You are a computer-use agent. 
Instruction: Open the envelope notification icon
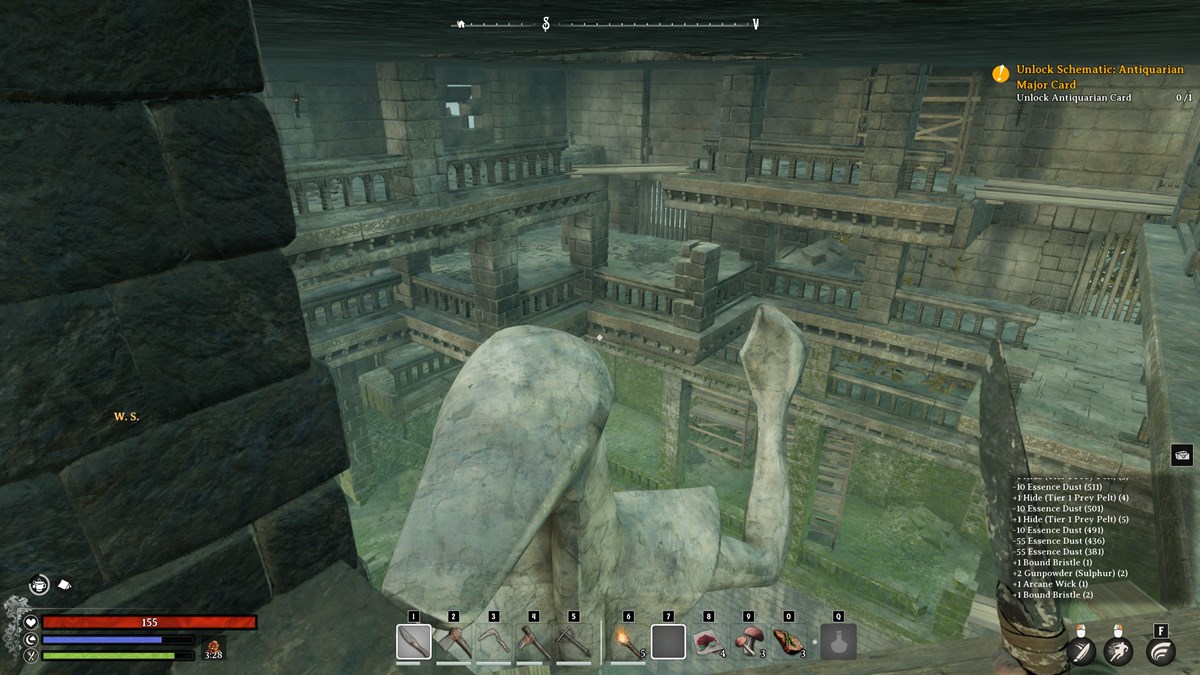pyautogui.click(x=1182, y=455)
